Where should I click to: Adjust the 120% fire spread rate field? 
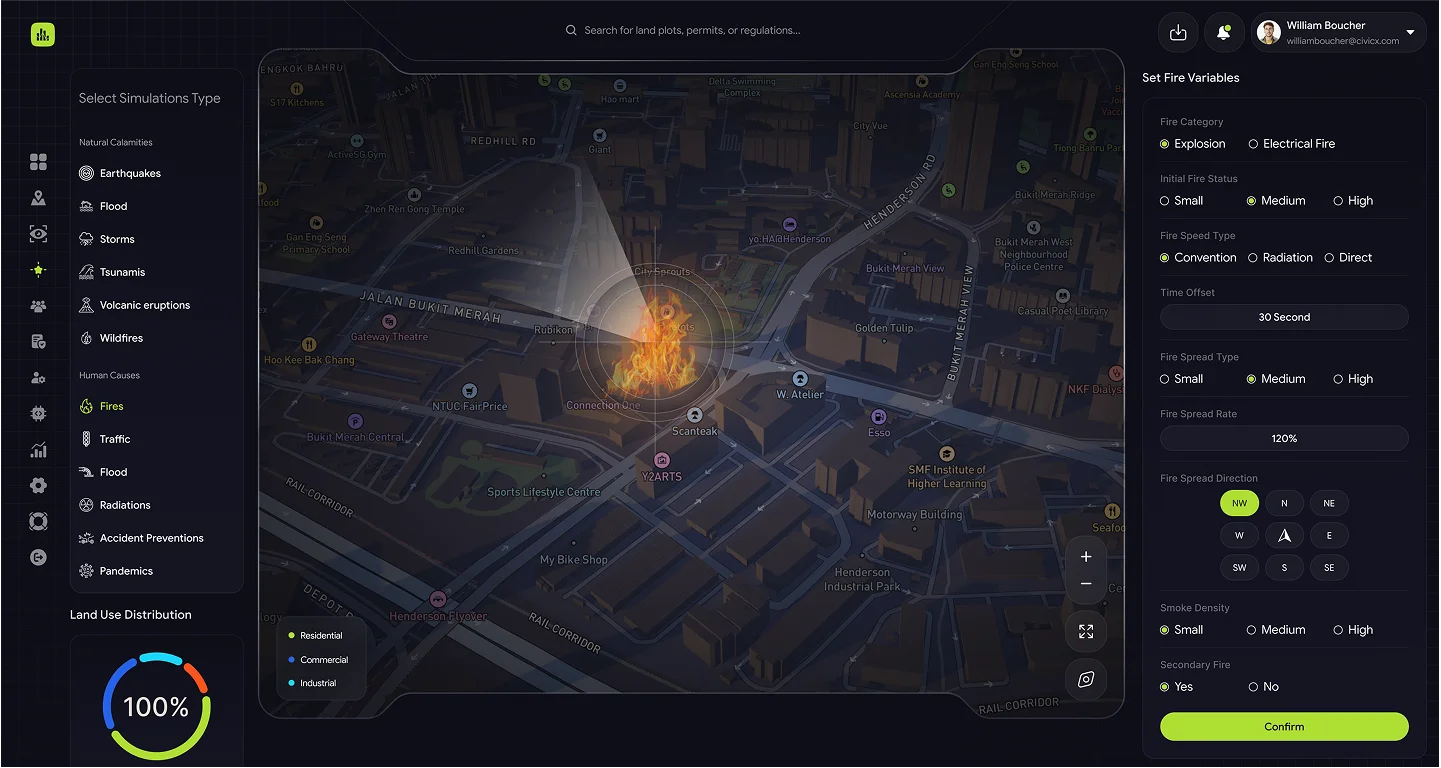[1284, 438]
